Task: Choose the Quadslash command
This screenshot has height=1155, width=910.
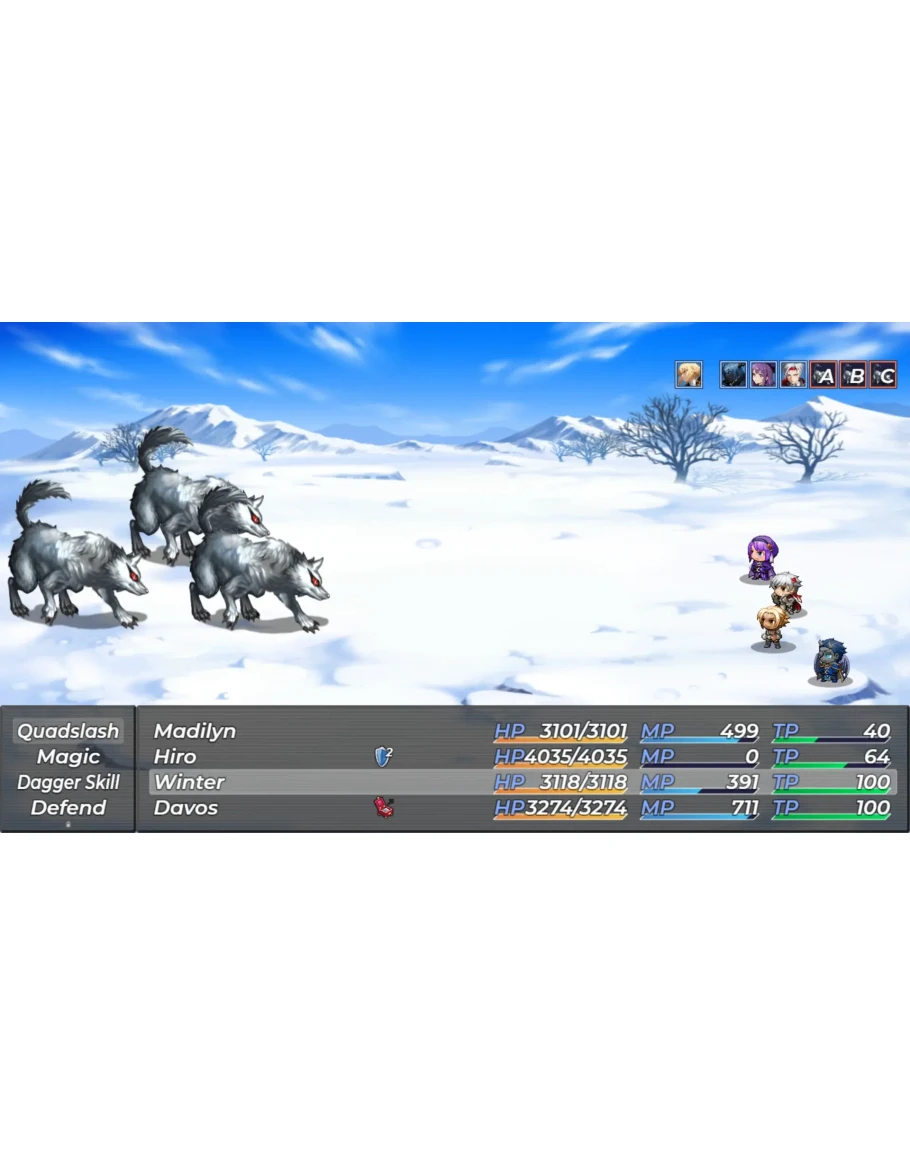Action: pos(68,731)
